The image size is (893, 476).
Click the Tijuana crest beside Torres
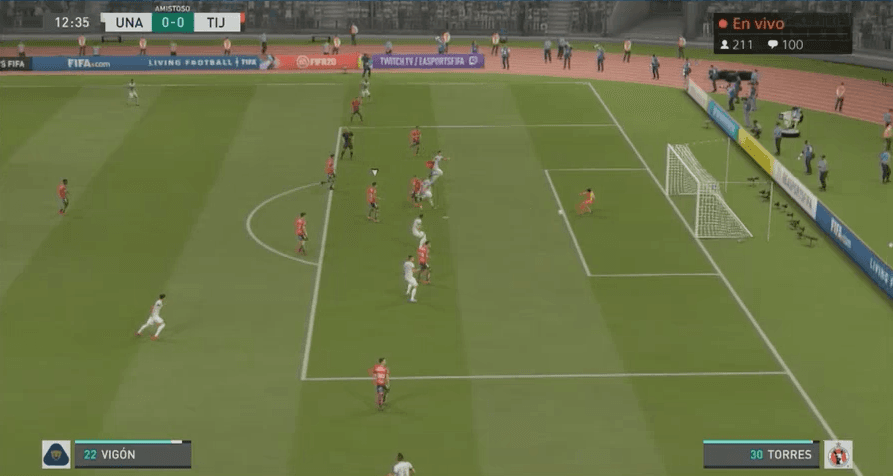[838, 454]
